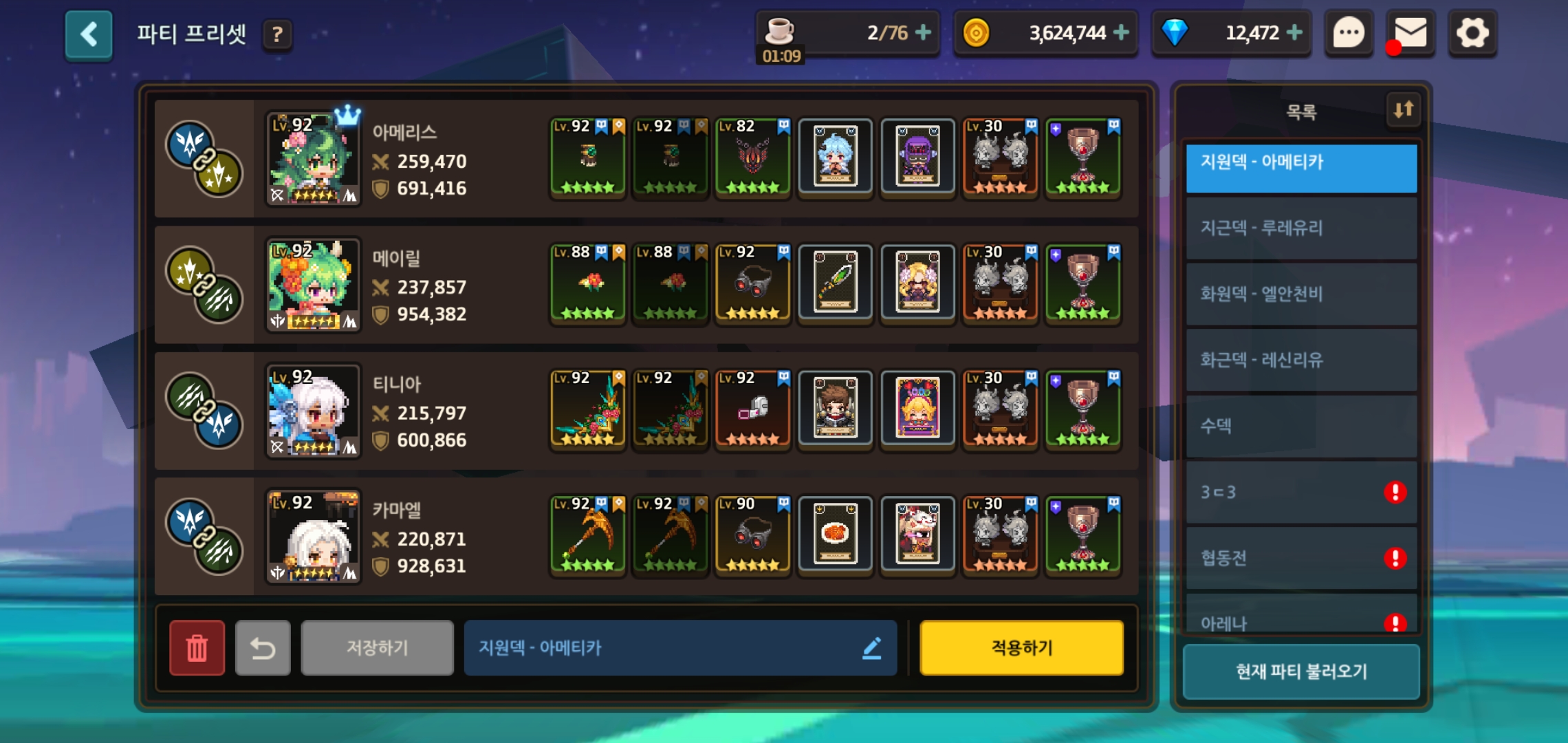Choose the 화원덱 - 엘안천비 preset
Screen dimensions: 1568x743
pos(1301,294)
